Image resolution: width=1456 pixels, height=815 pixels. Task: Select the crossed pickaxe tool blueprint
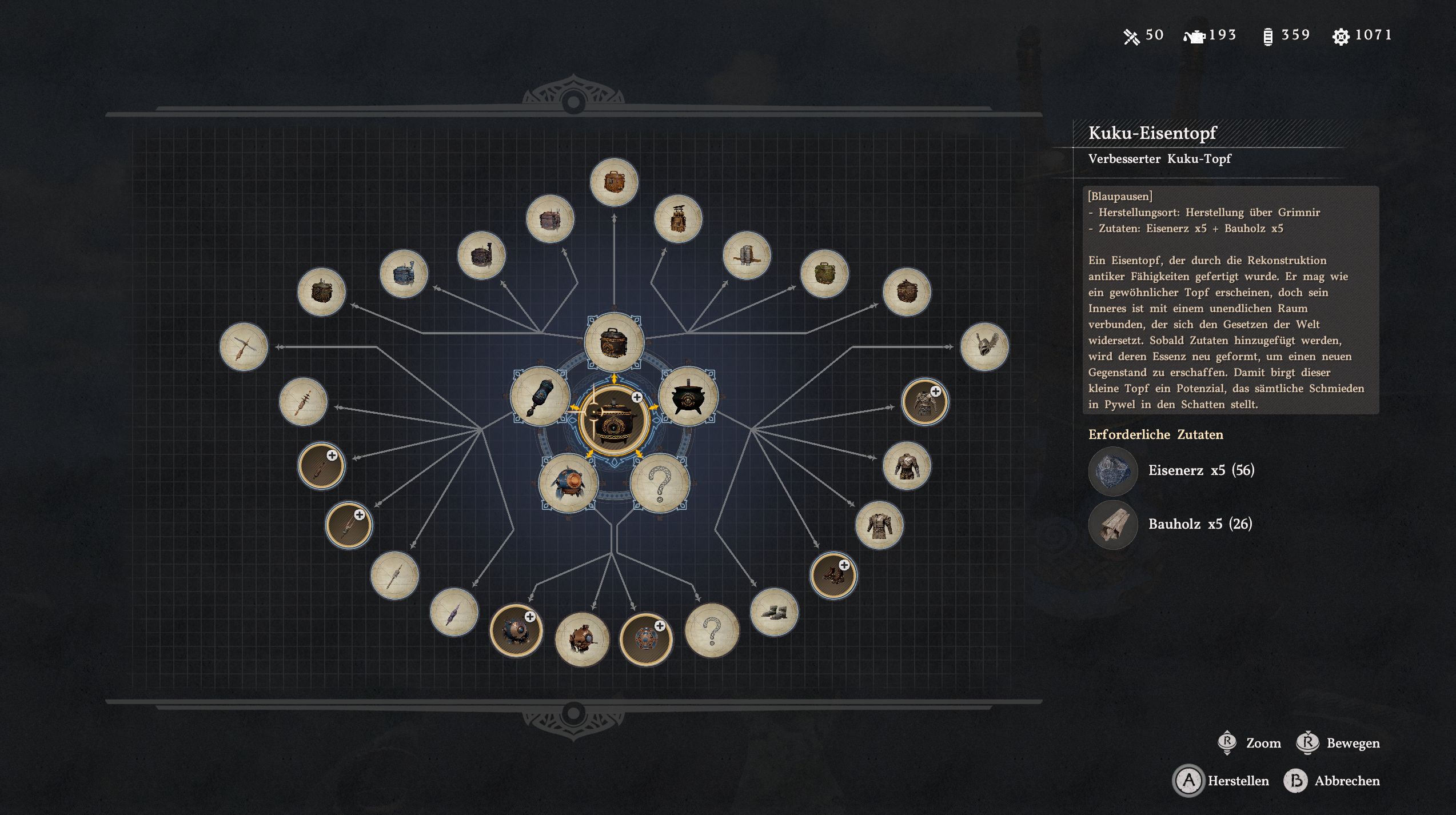point(244,346)
